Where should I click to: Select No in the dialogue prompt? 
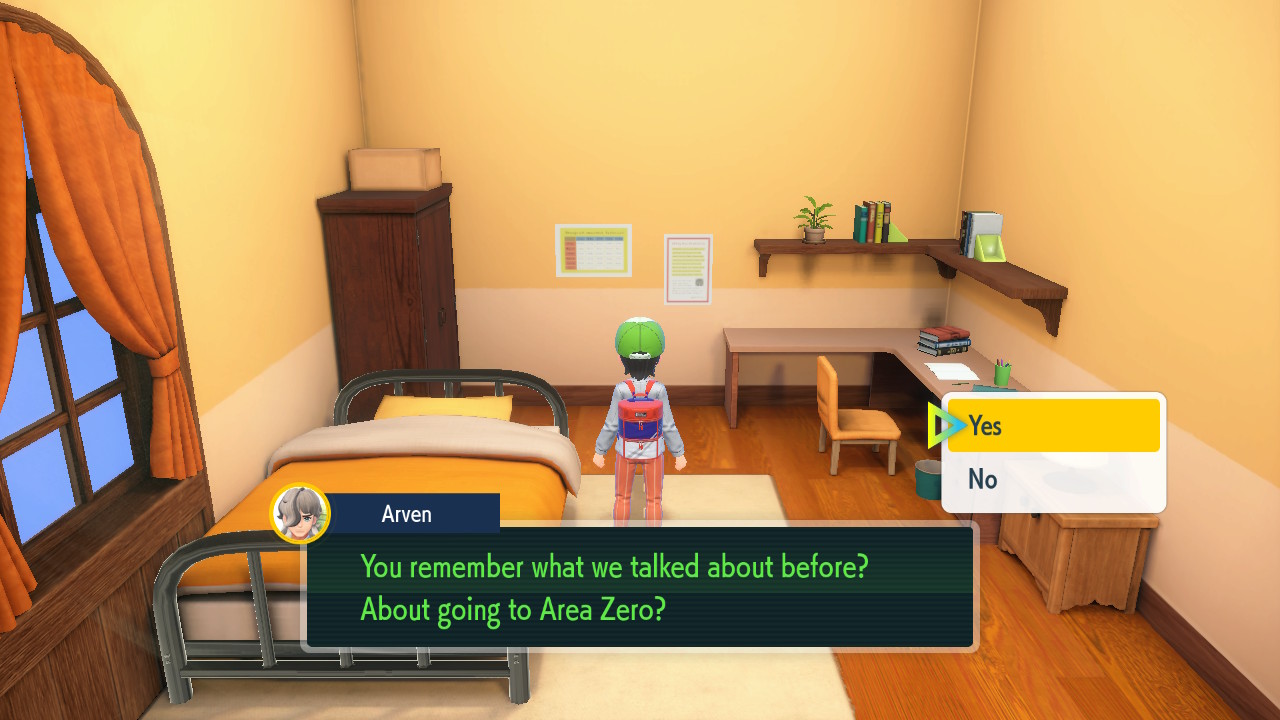(x=1053, y=480)
